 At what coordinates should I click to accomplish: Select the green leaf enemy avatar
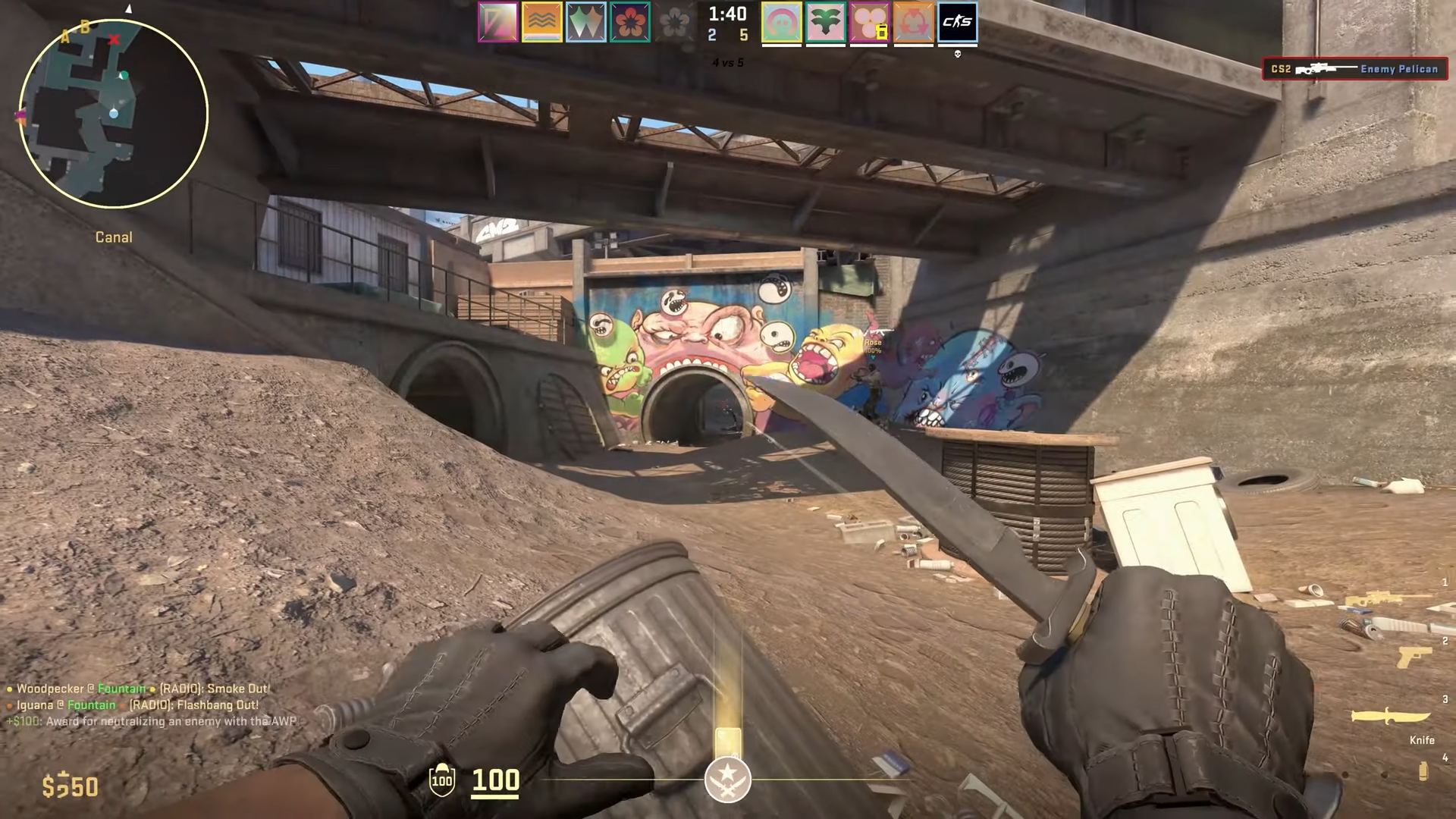(826, 22)
